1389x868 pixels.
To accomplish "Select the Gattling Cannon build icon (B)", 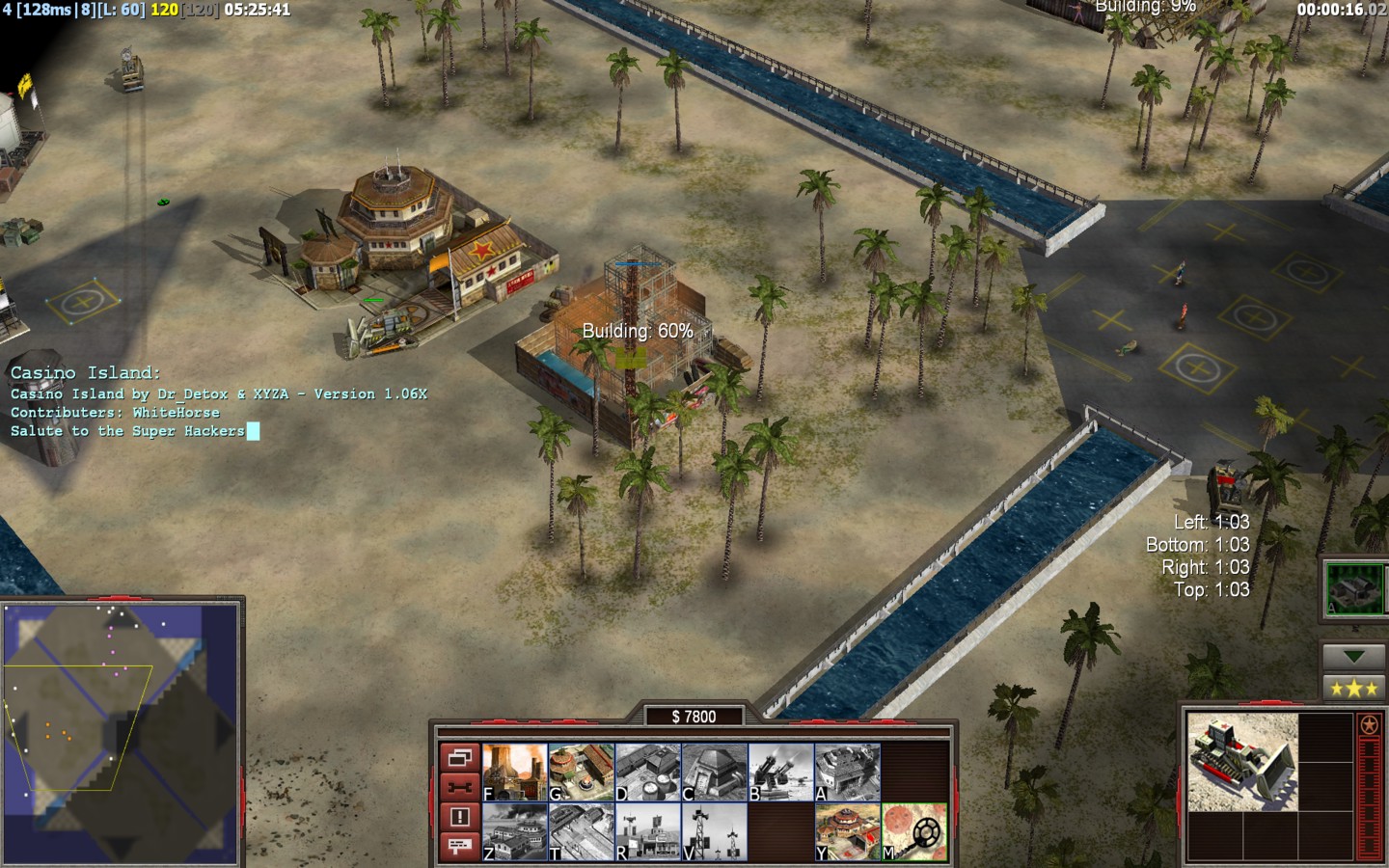I will (x=780, y=773).
